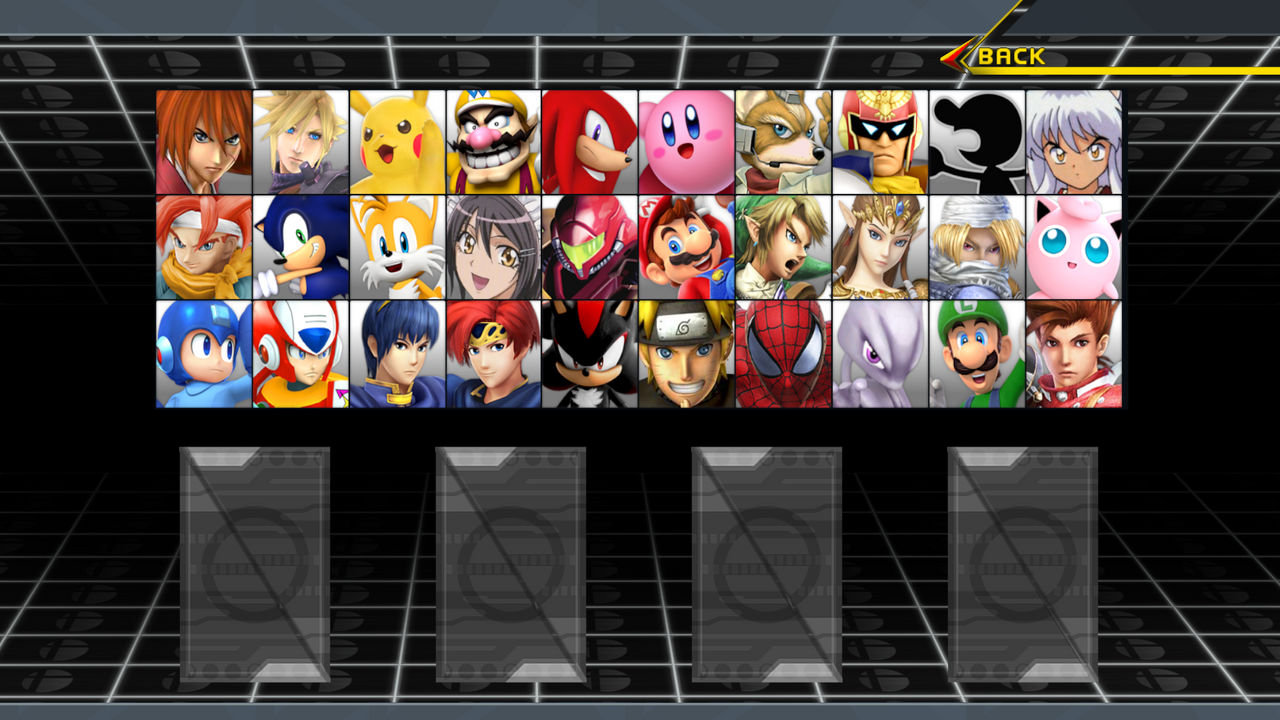
Task: Select Mario on the roster
Action: (686, 247)
